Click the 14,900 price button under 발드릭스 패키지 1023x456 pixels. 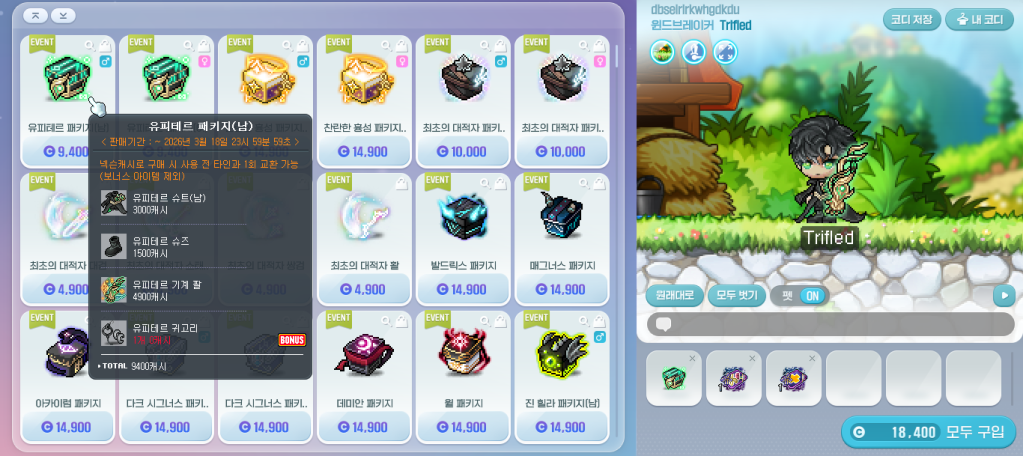coord(463,290)
